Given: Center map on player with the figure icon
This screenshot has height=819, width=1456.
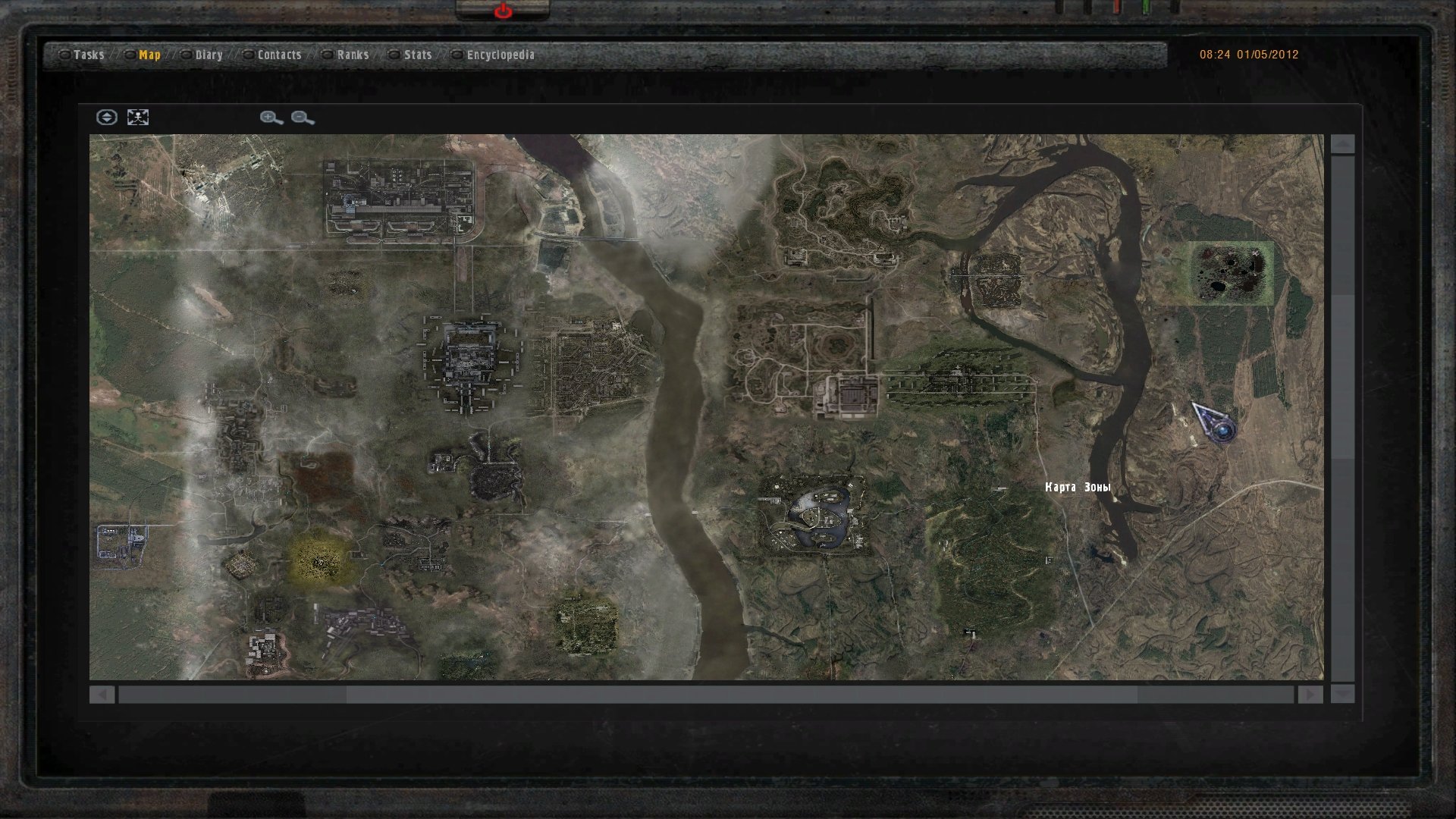Looking at the screenshot, I should click(138, 118).
